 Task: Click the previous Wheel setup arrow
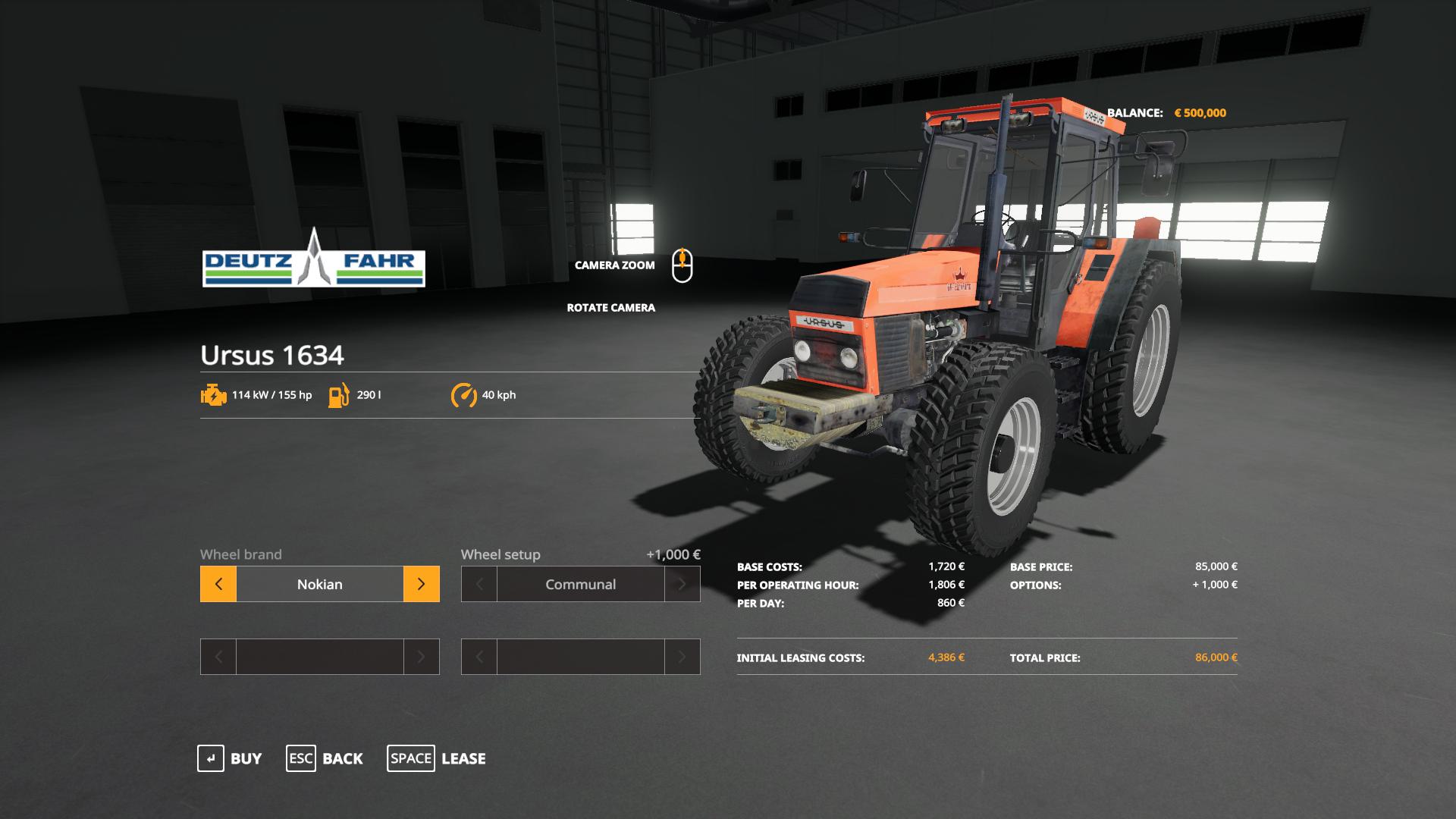click(x=479, y=584)
